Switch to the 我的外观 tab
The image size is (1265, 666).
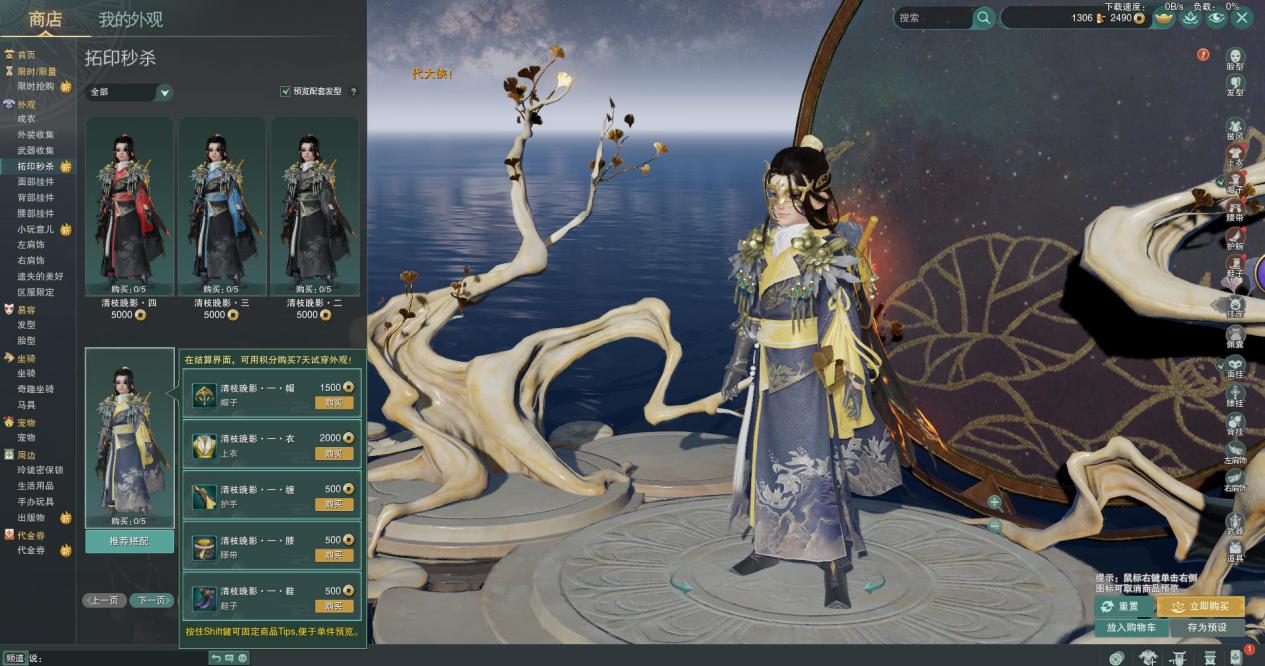130,19
